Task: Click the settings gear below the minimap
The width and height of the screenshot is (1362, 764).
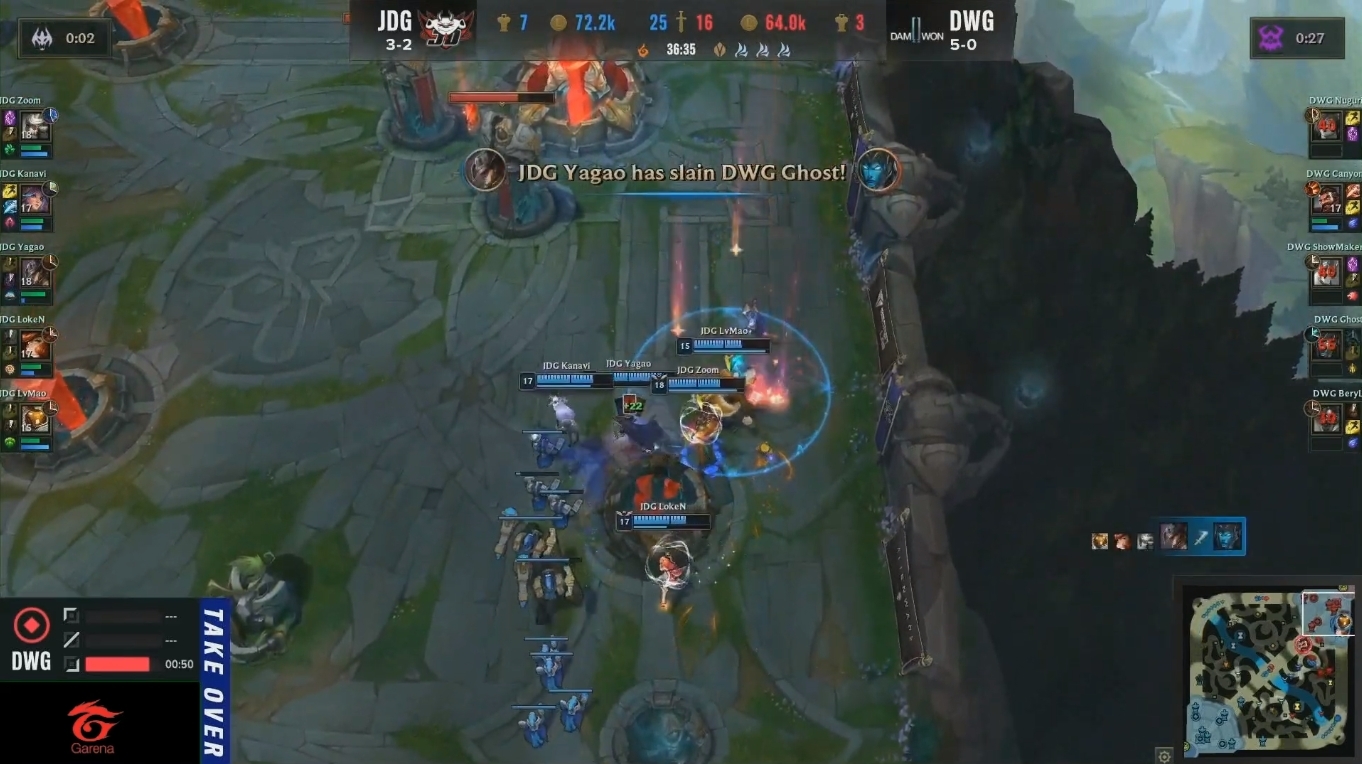Action: click(1164, 756)
